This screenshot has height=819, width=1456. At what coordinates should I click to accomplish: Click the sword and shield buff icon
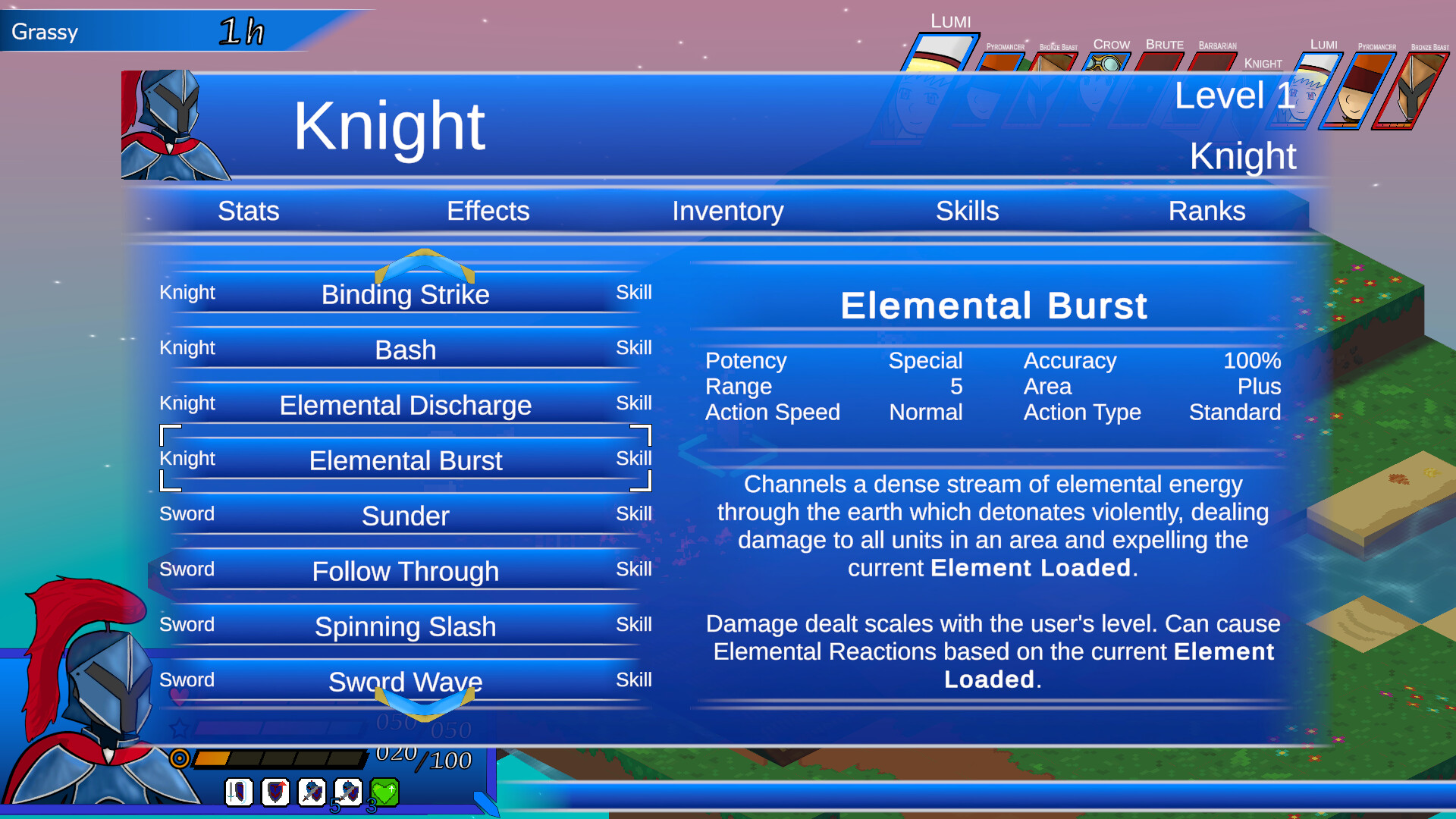pos(238,792)
